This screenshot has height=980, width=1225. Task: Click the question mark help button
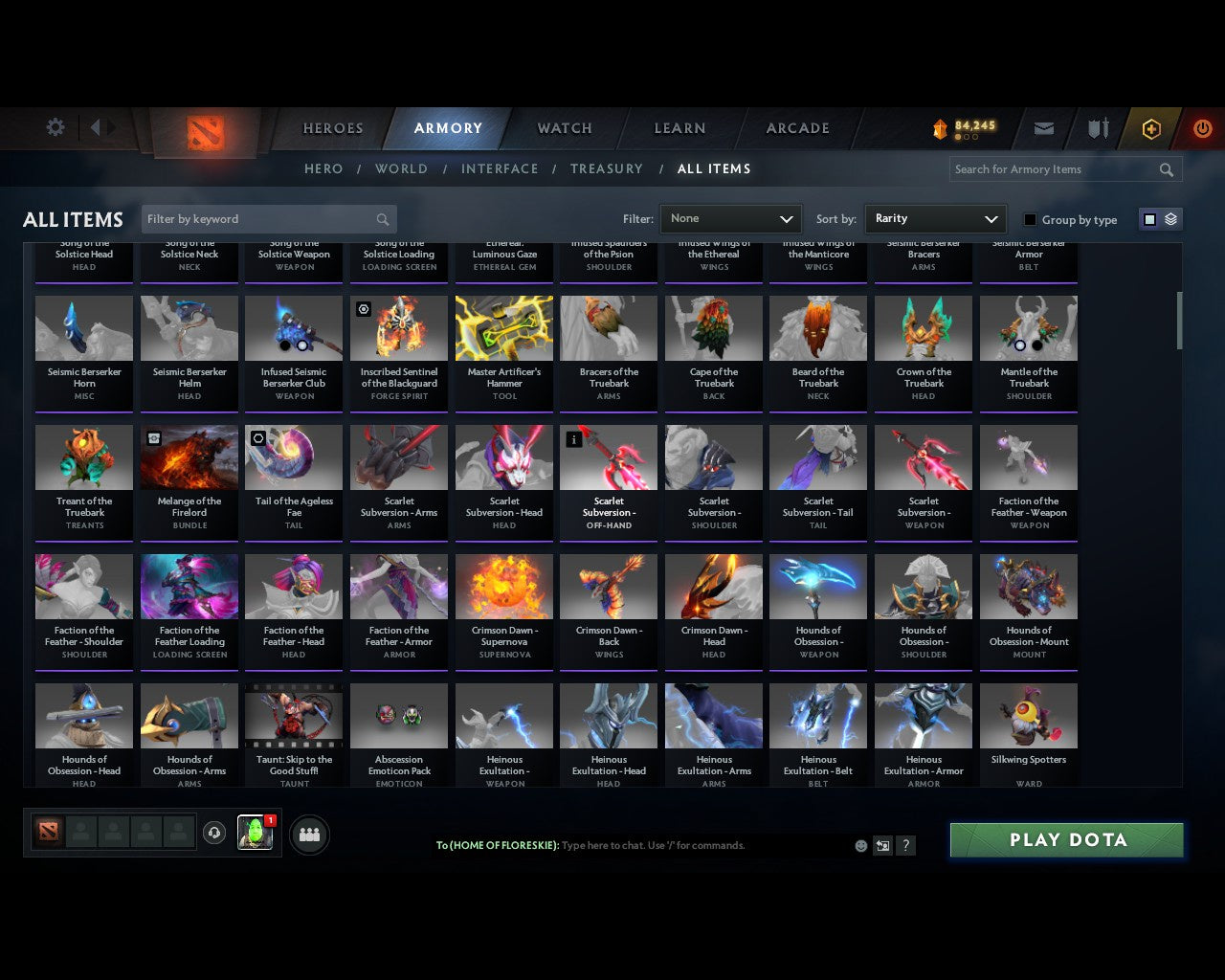905,846
